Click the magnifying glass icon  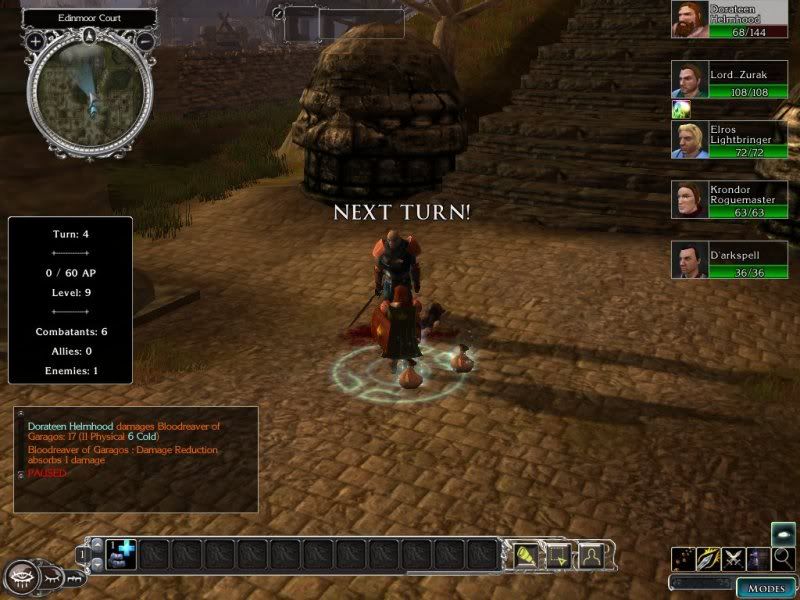pyautogui.click(x=784, y=558)
